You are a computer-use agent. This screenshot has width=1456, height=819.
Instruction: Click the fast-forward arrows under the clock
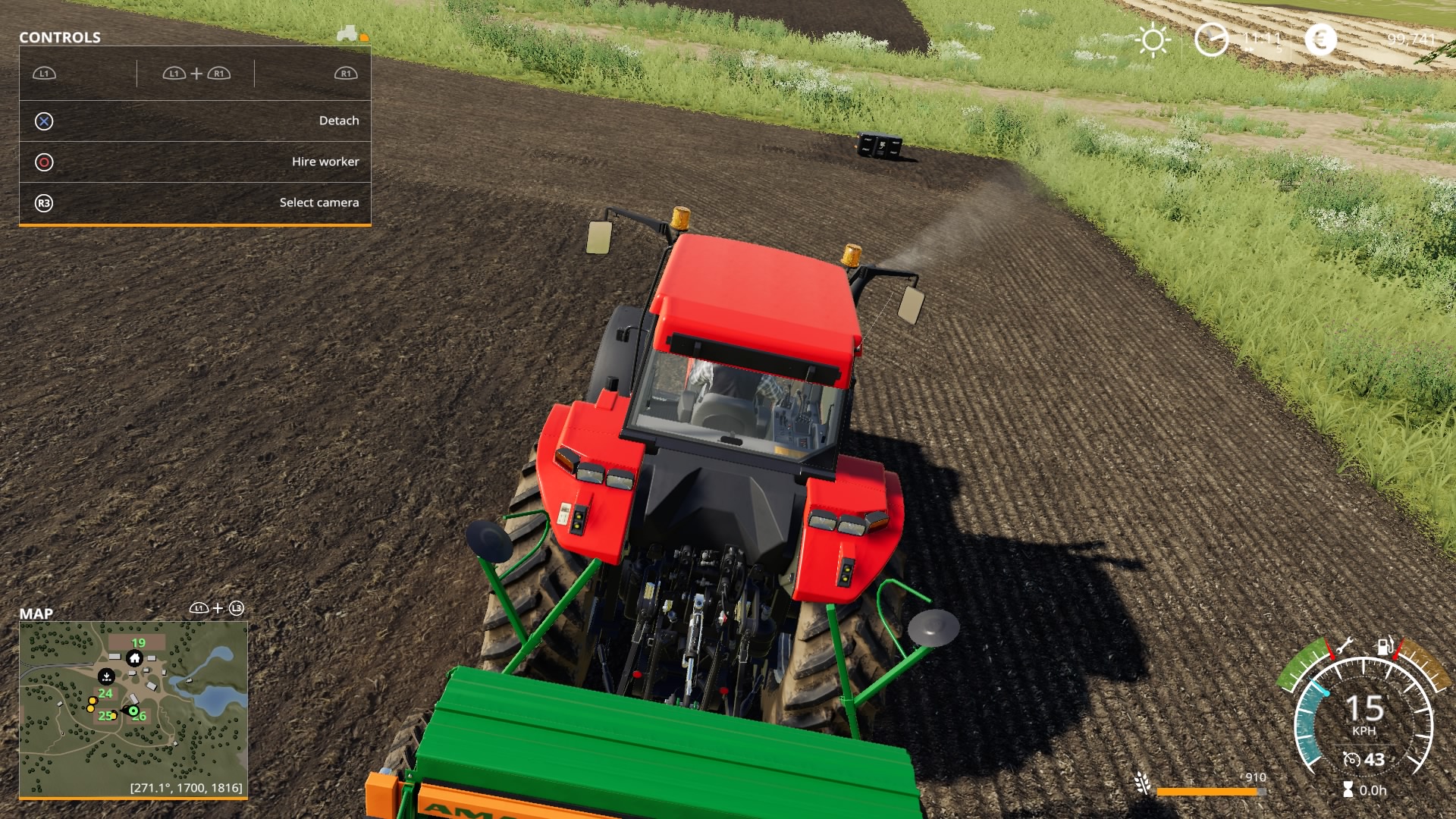tap(1250, 49)
